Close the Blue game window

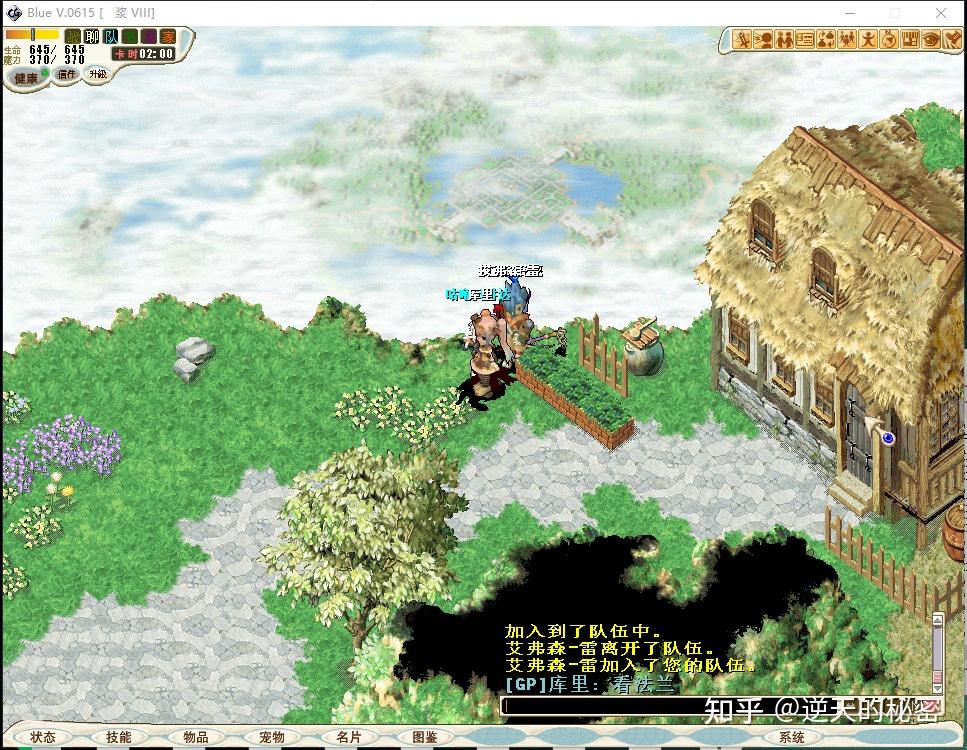(940, 13)
